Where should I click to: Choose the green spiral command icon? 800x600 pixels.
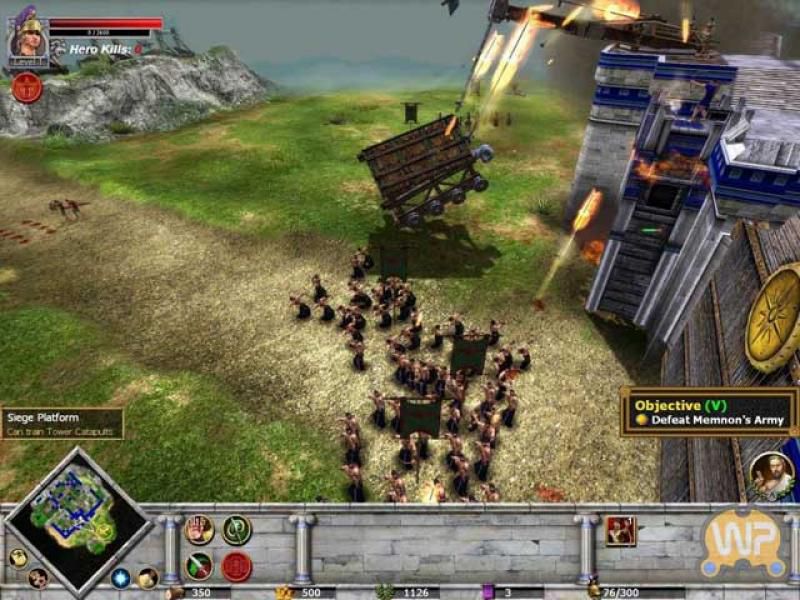pos(236,530)
